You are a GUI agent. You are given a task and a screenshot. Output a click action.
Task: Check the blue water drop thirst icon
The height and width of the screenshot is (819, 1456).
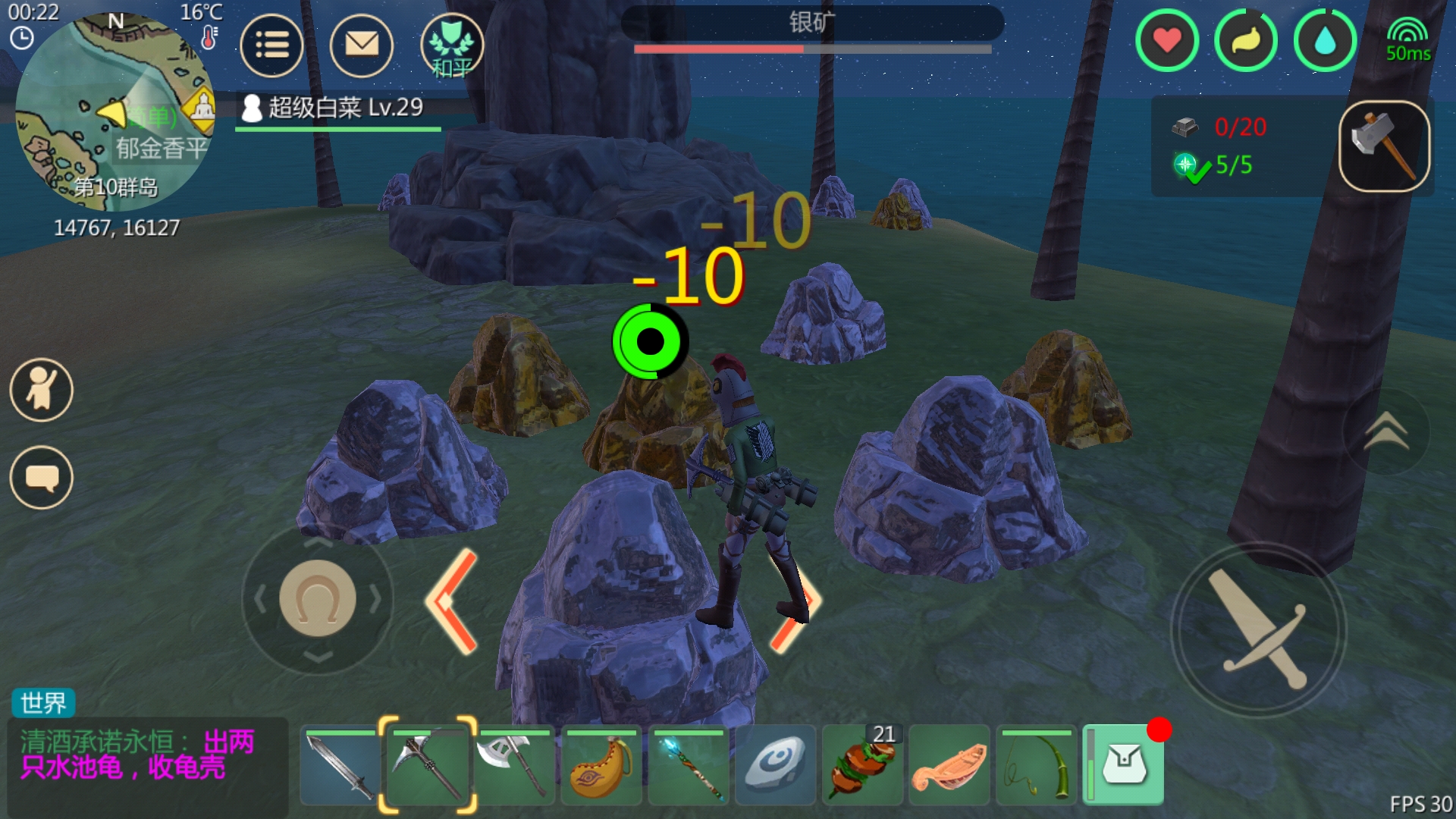pos(1324,41)
